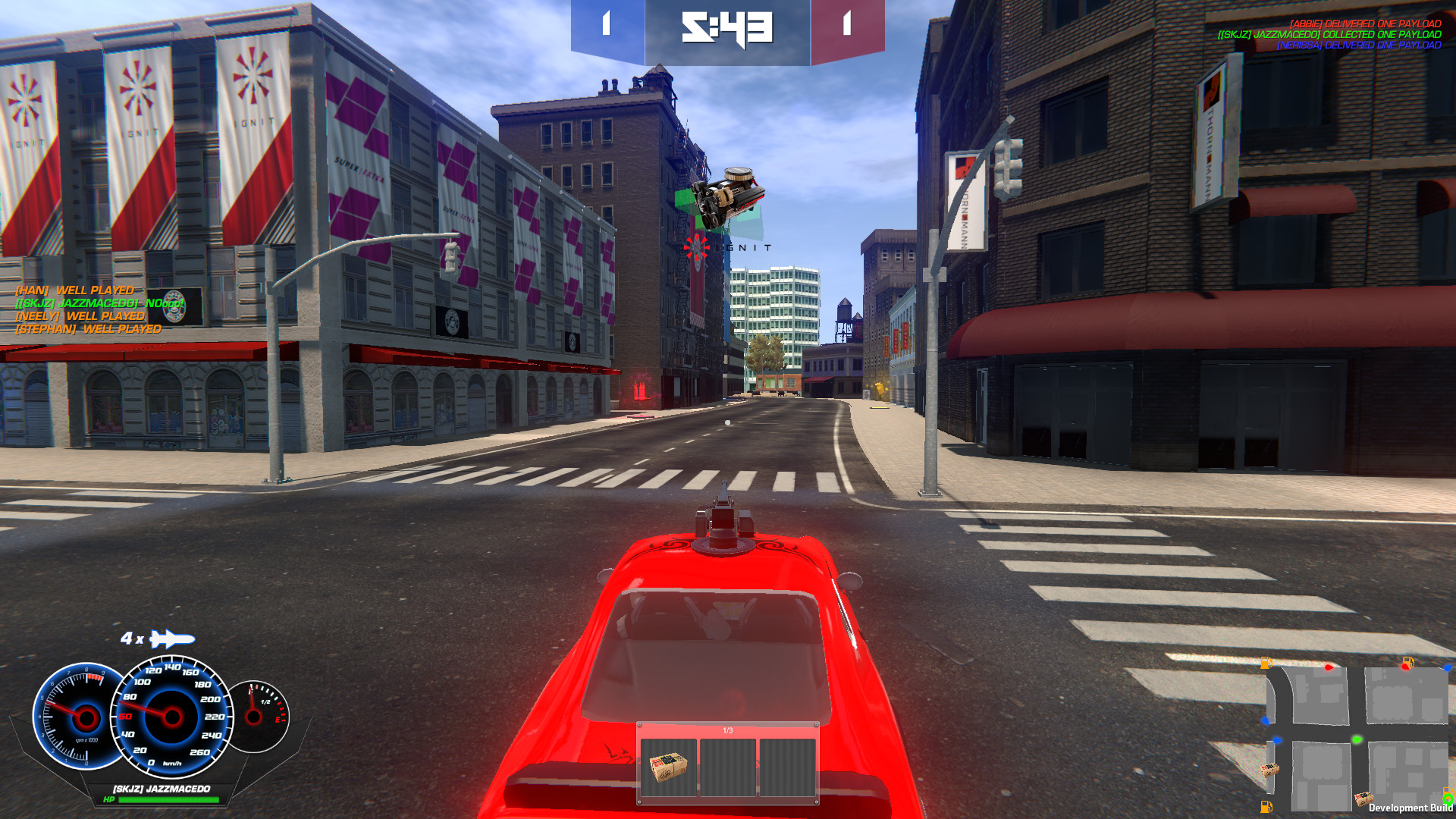Click the blue team score of 1
Image resolution: width=1456 pixels, height=819 pixels.
604,22
